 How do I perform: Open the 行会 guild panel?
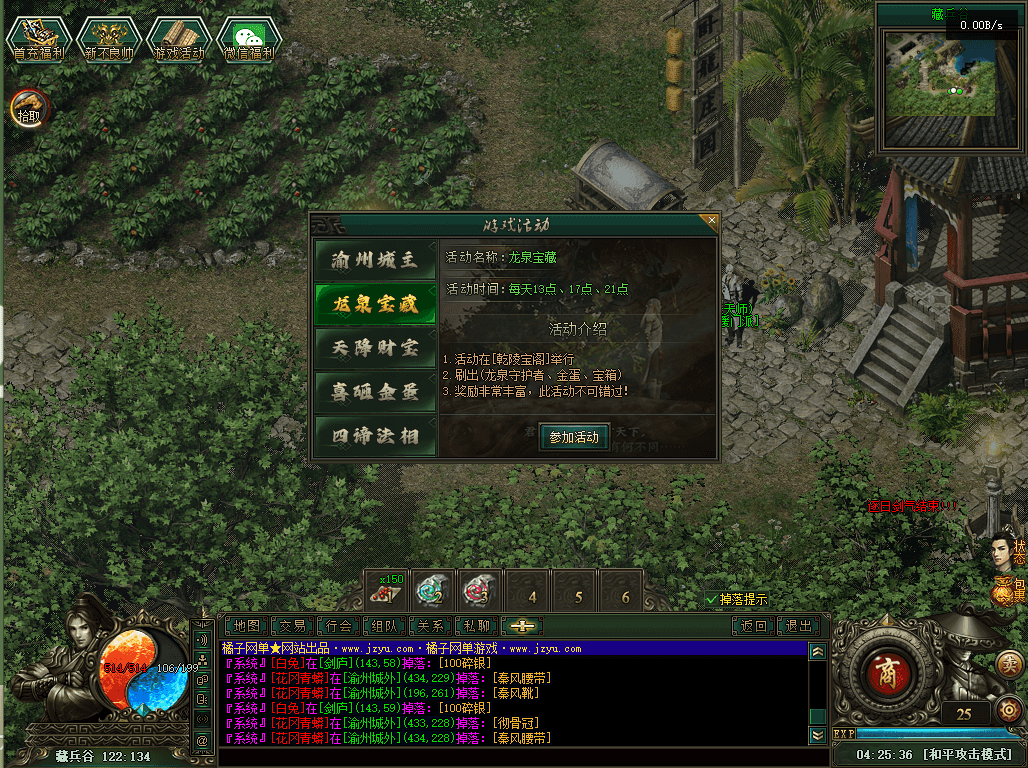(x=339, y=626)
